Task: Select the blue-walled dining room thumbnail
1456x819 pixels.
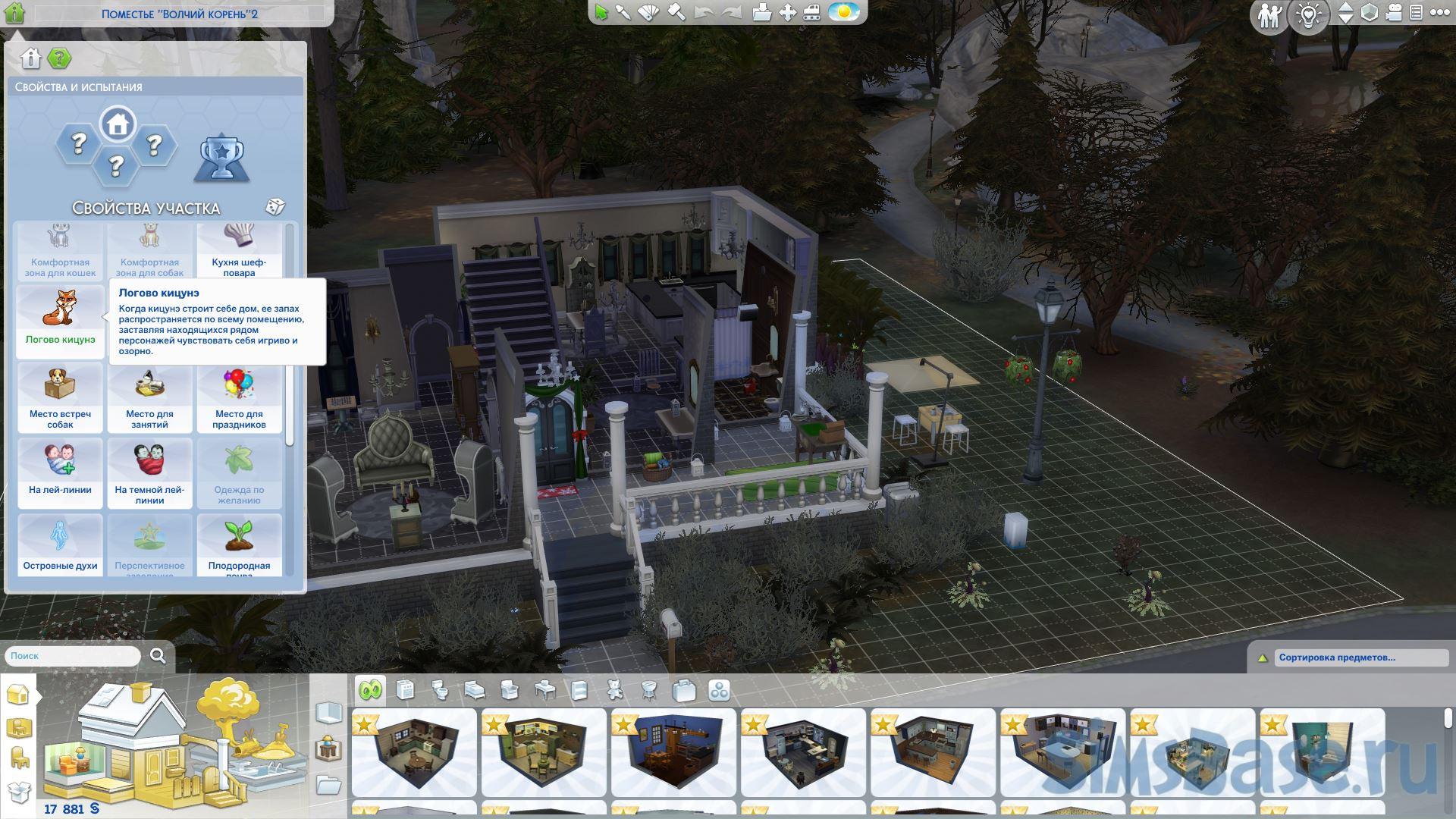Action: tap(673, 752)
